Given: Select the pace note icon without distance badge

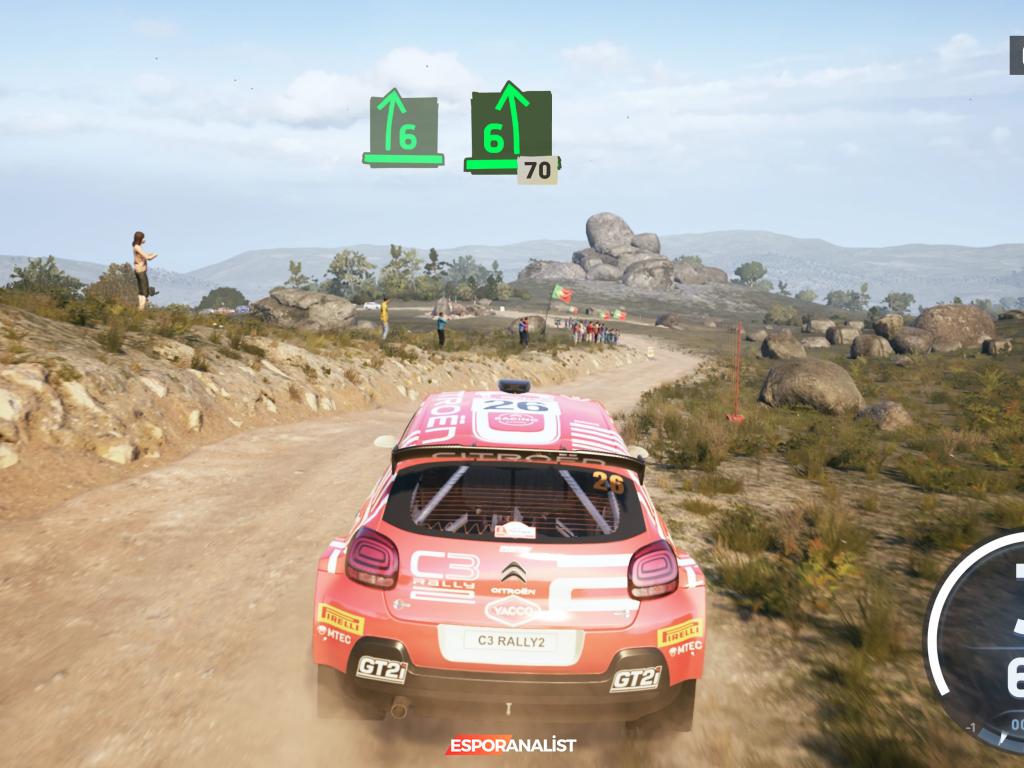Looking at the screenshot, I should [x=403, y=130].
